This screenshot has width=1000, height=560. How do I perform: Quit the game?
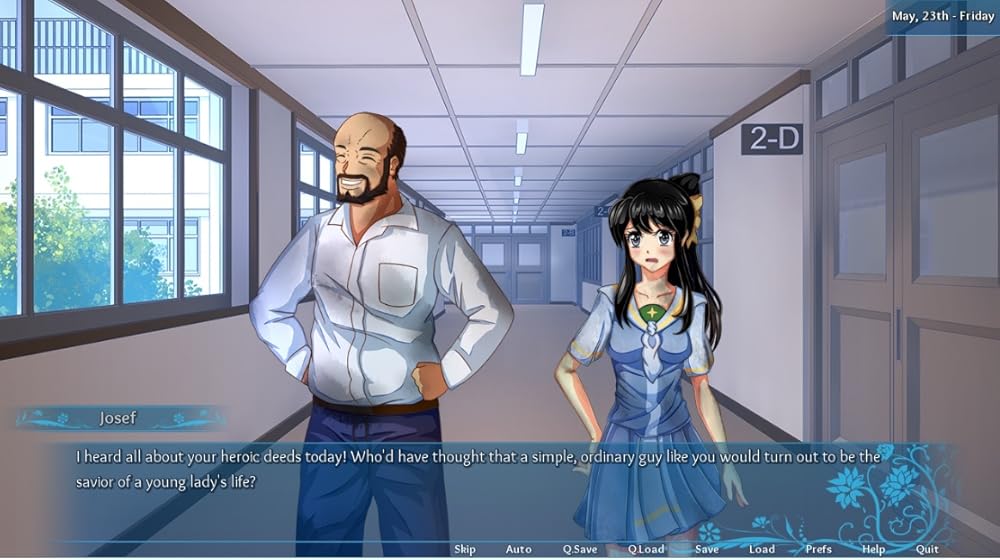[927, 549]
